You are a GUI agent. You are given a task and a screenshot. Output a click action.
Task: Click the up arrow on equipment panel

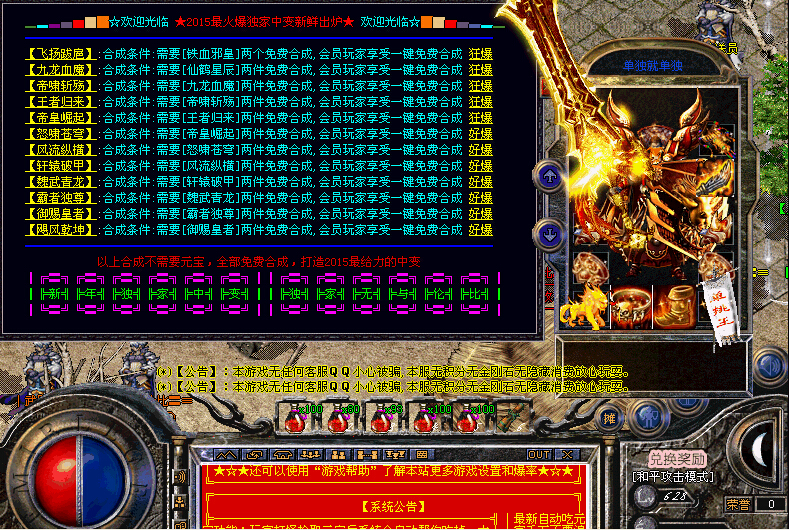(x=549, y=177)
